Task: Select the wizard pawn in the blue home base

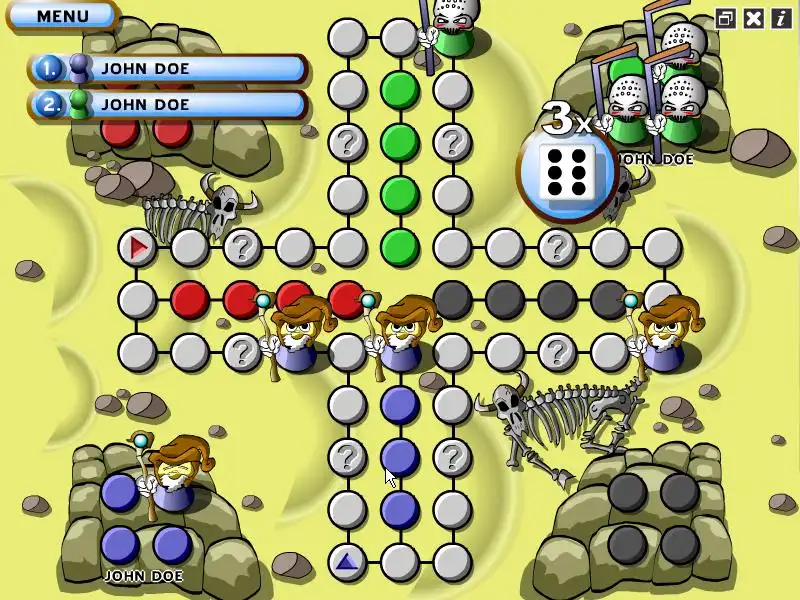Action: (x=173, y=476)
